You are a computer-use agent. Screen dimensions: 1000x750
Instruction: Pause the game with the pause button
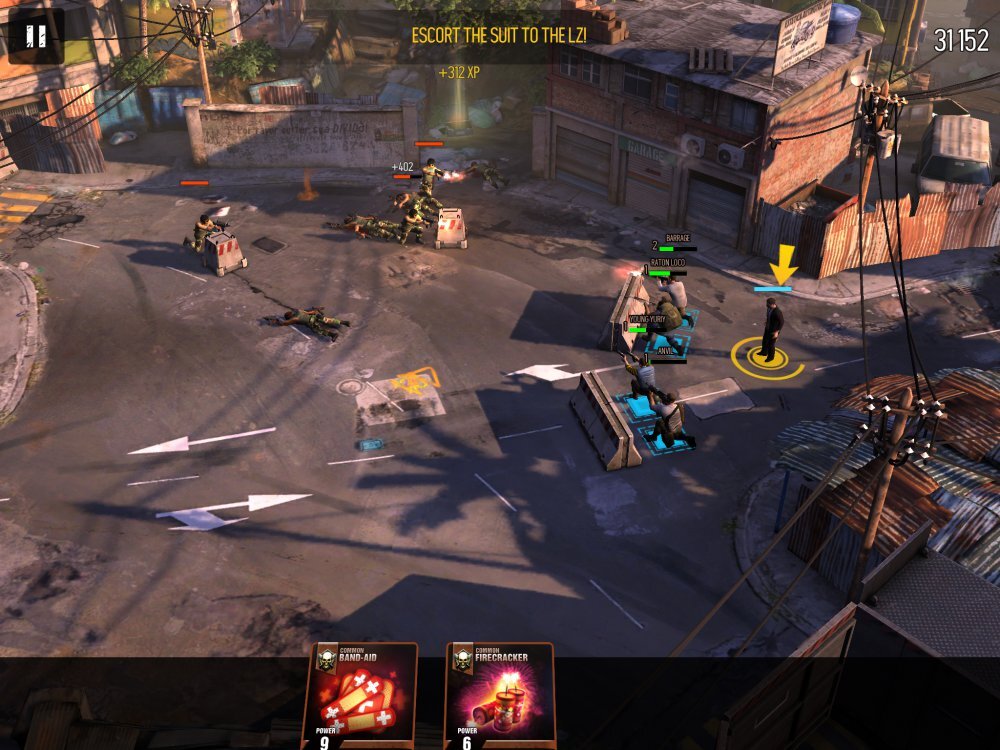point(36,37)
